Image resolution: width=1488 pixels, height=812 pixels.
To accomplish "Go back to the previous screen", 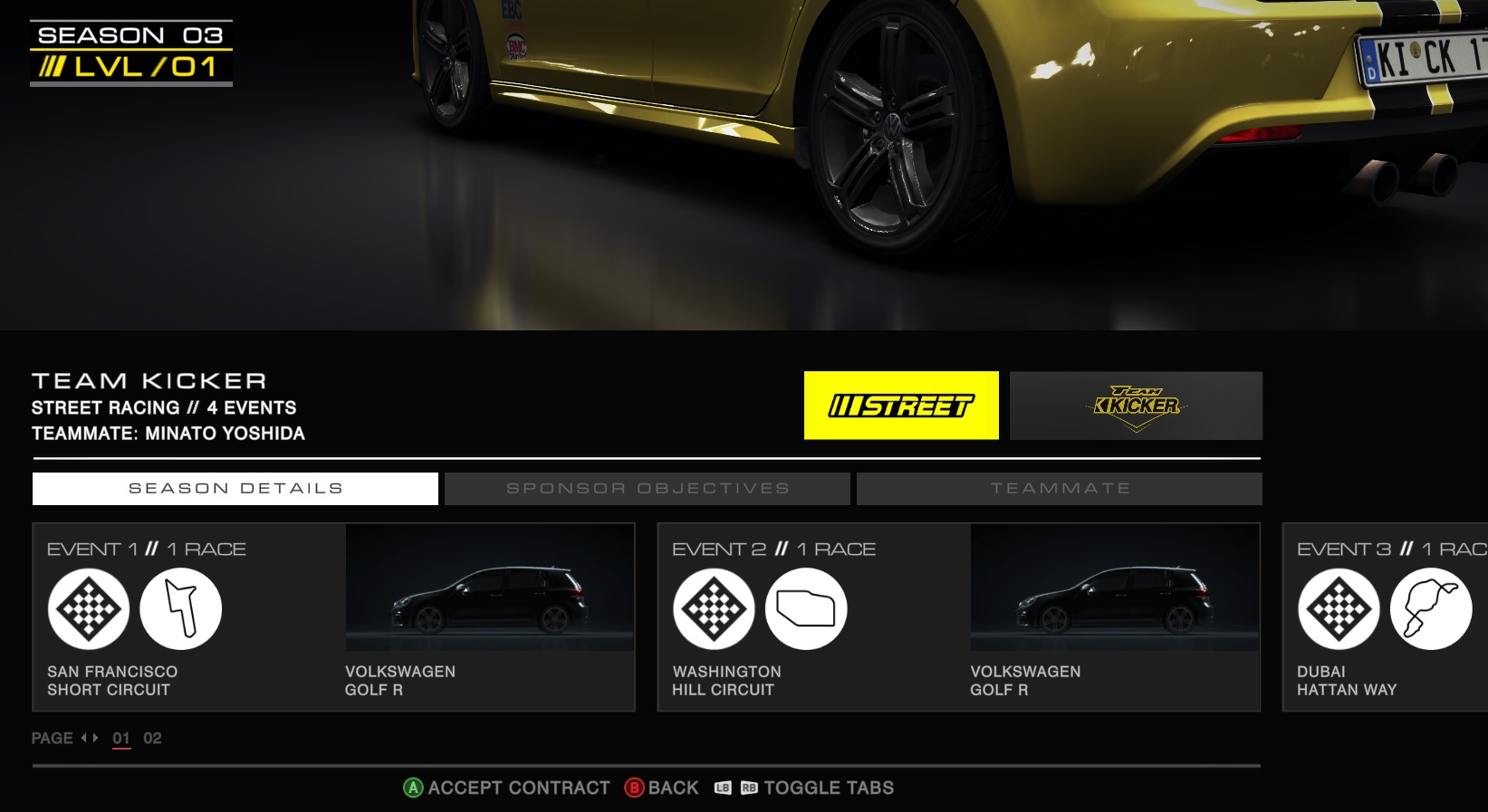I will point(661,788).
